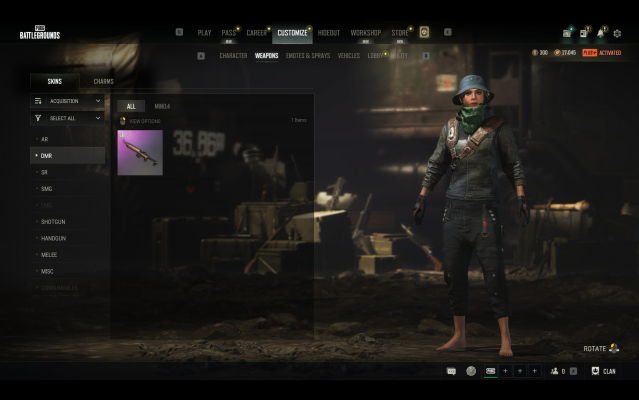Open the Workshop section

tap(365, 33)
